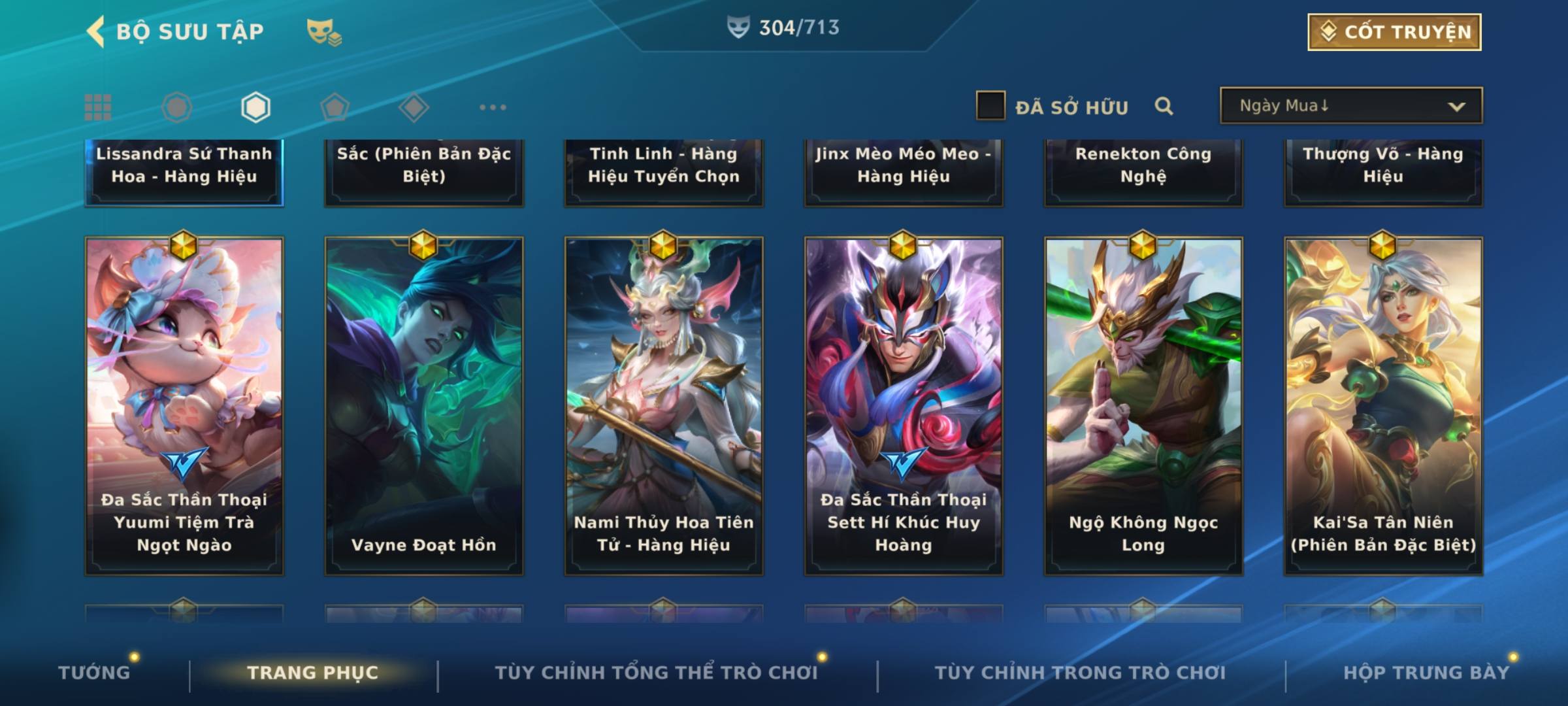Open the skin search magnifier
Image resolution: width=1568 pixels, height=706 pixels.
[1164, 106]
